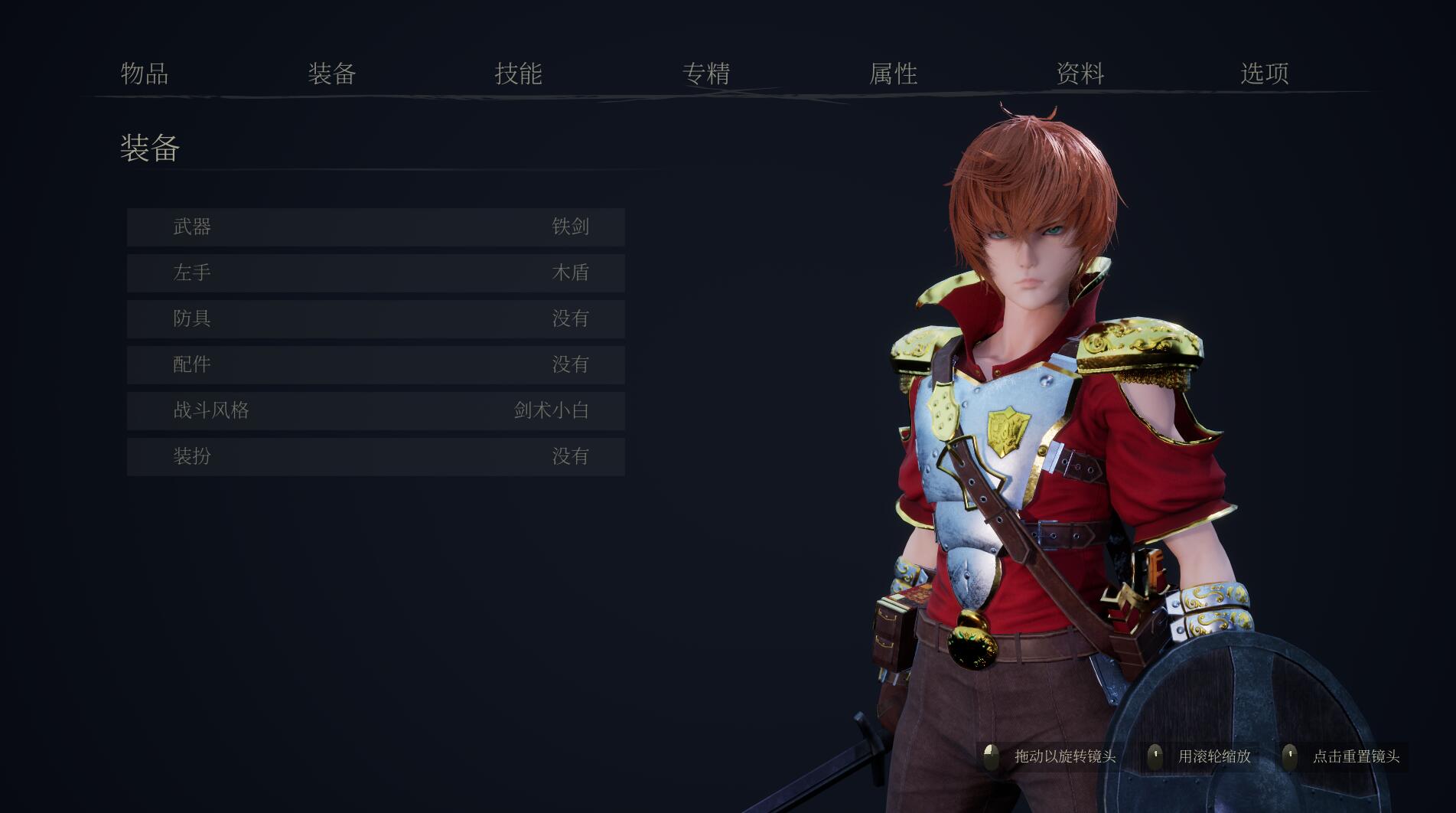Image resolution: width=1456 pixels, height=813 pixels.
Task: Open the 资料 tab
Action: coord(1080,73)
